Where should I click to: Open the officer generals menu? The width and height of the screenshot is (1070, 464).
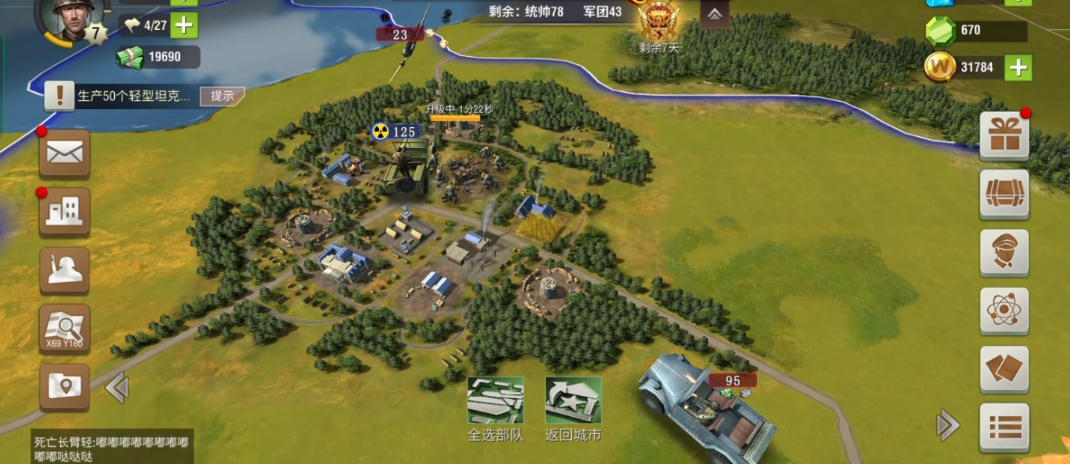pyautogui.click(x=1004, y=252)
